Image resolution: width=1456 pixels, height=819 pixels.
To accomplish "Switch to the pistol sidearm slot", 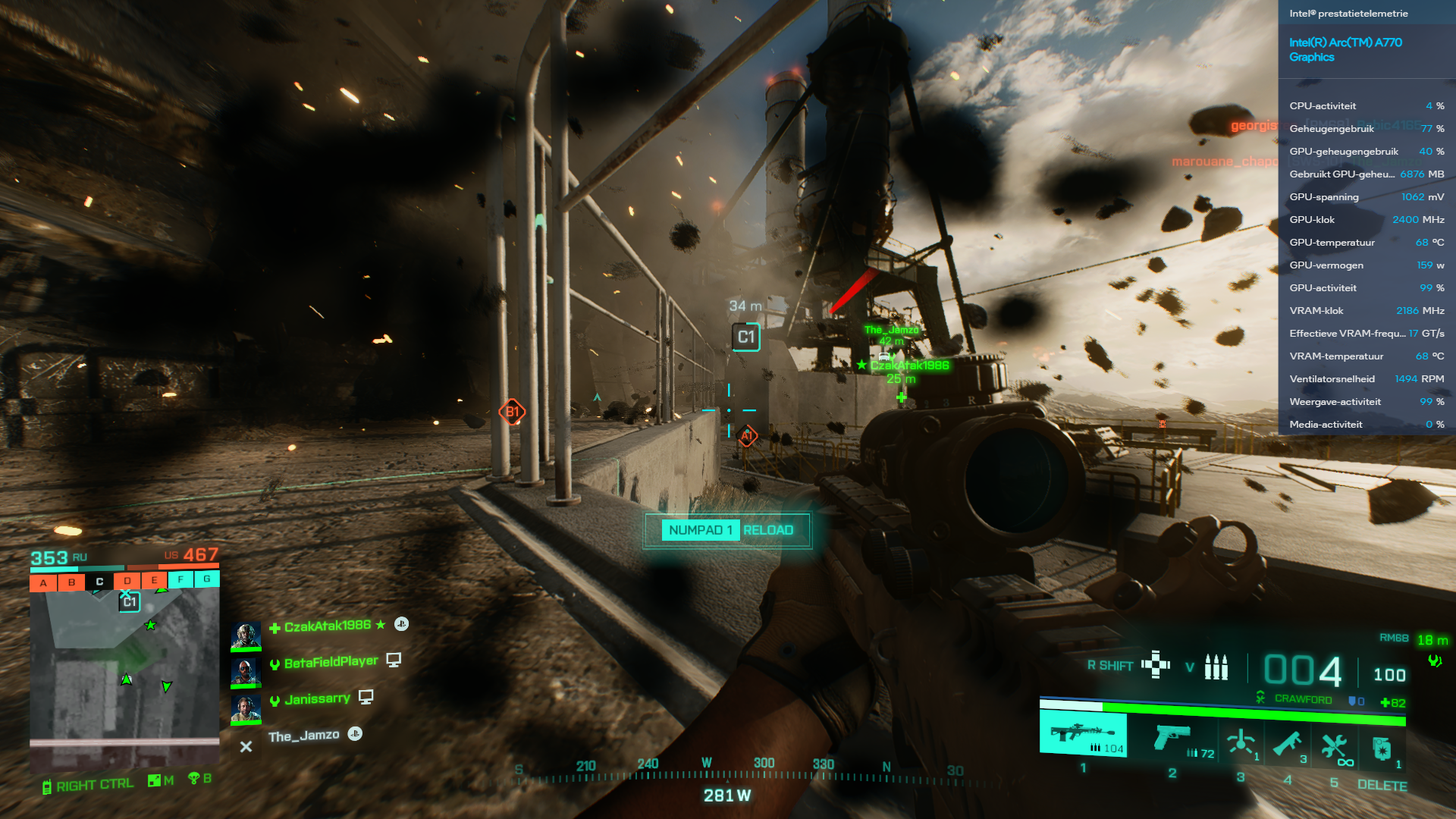I will click(1172, 738).
